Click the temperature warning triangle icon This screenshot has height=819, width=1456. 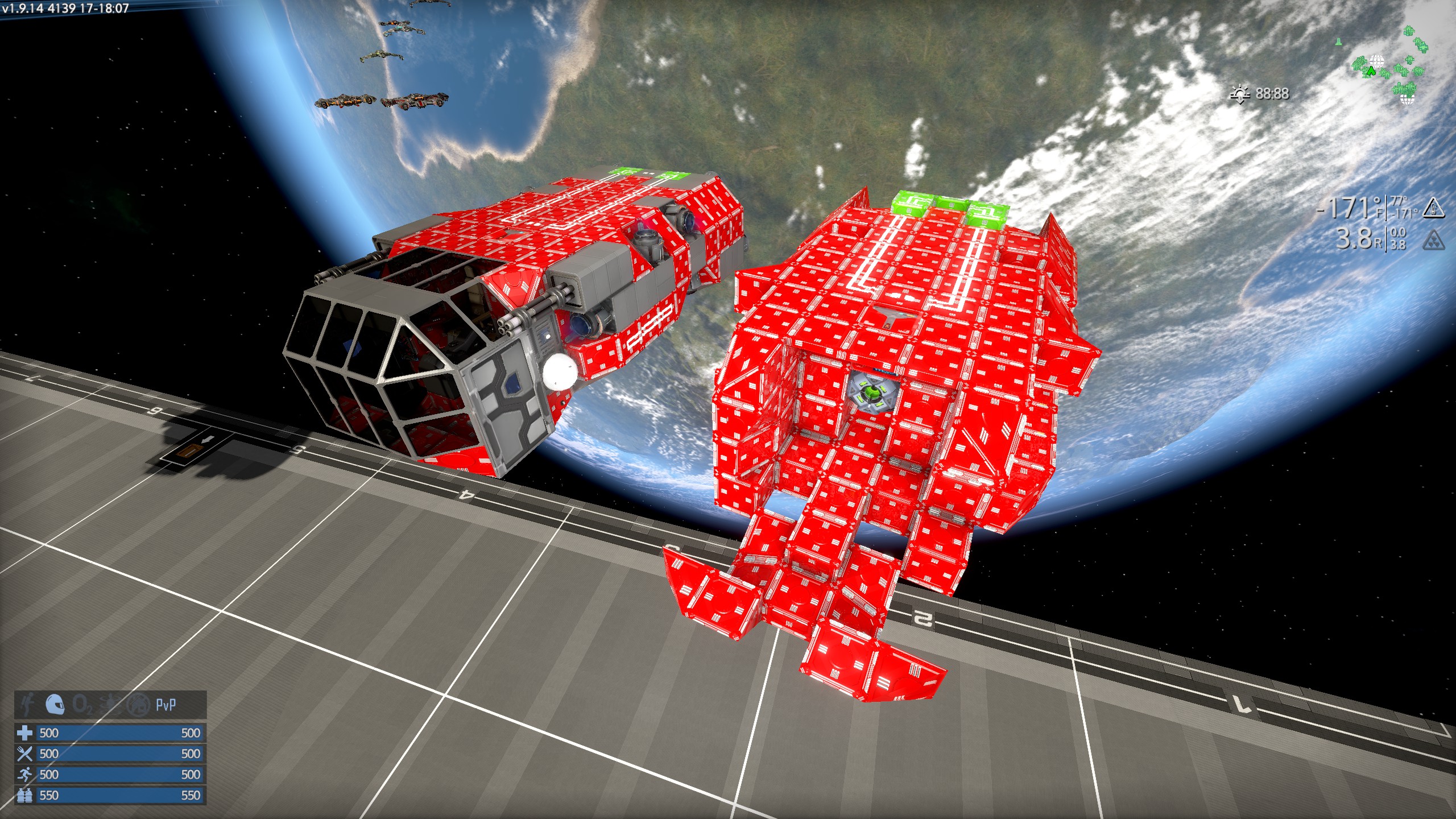pos(1433,208)
